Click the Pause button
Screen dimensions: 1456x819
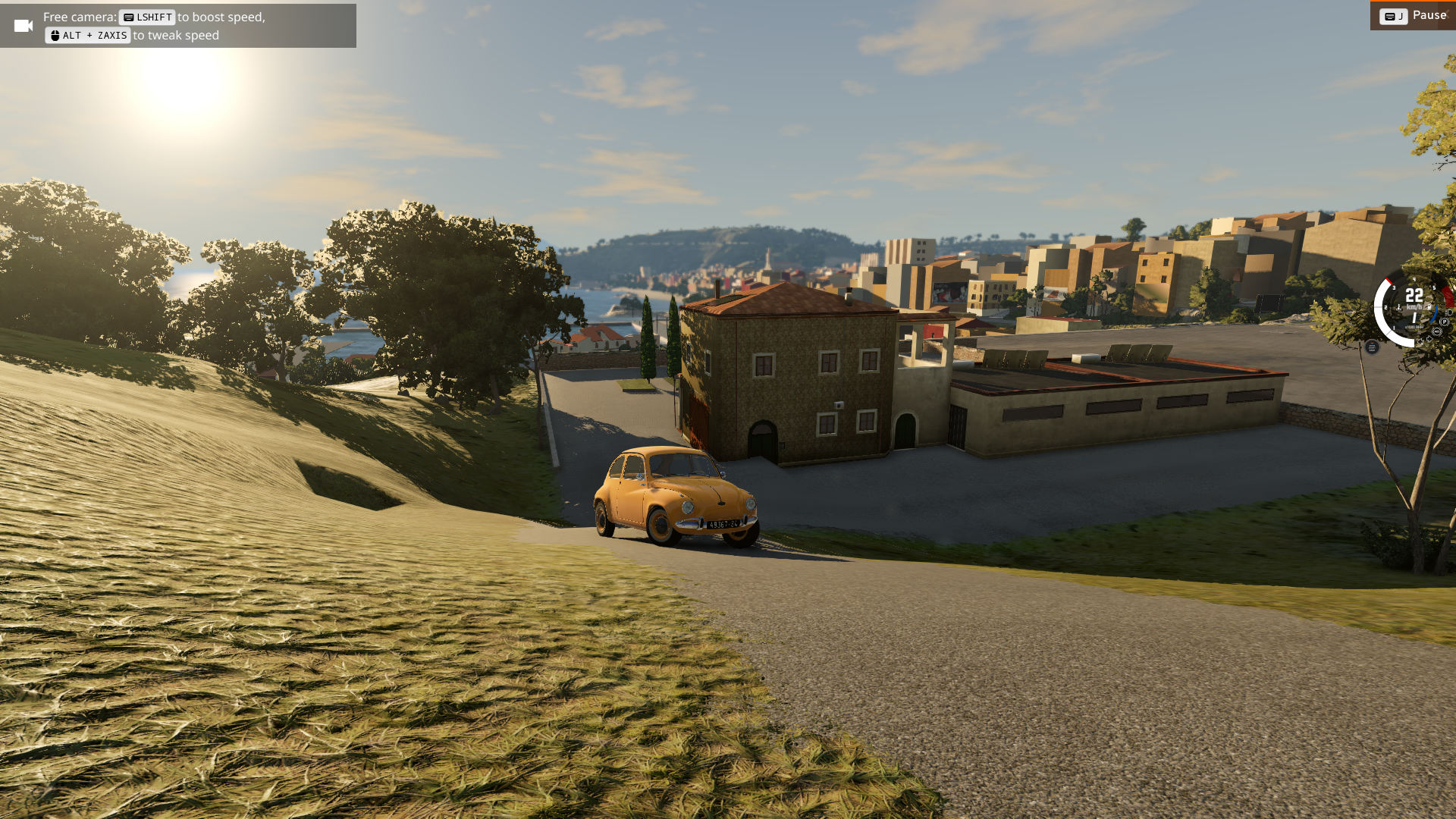1413,15
